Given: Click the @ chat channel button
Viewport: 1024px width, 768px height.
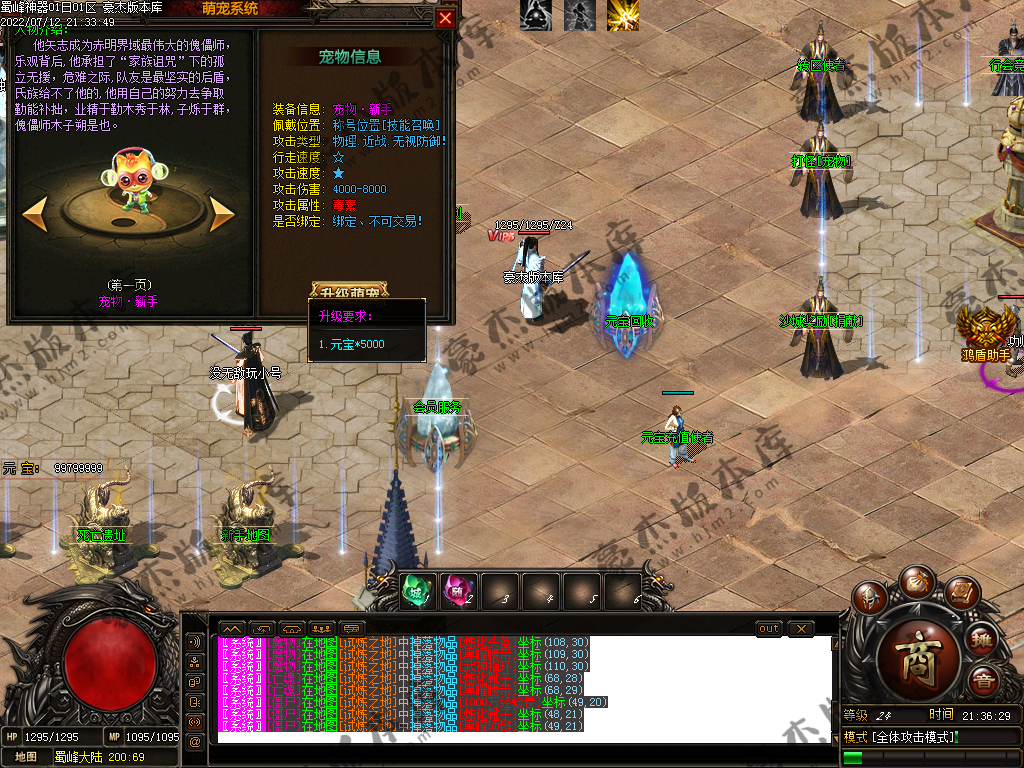Looking at the screenshot, I should coord(194,741).
